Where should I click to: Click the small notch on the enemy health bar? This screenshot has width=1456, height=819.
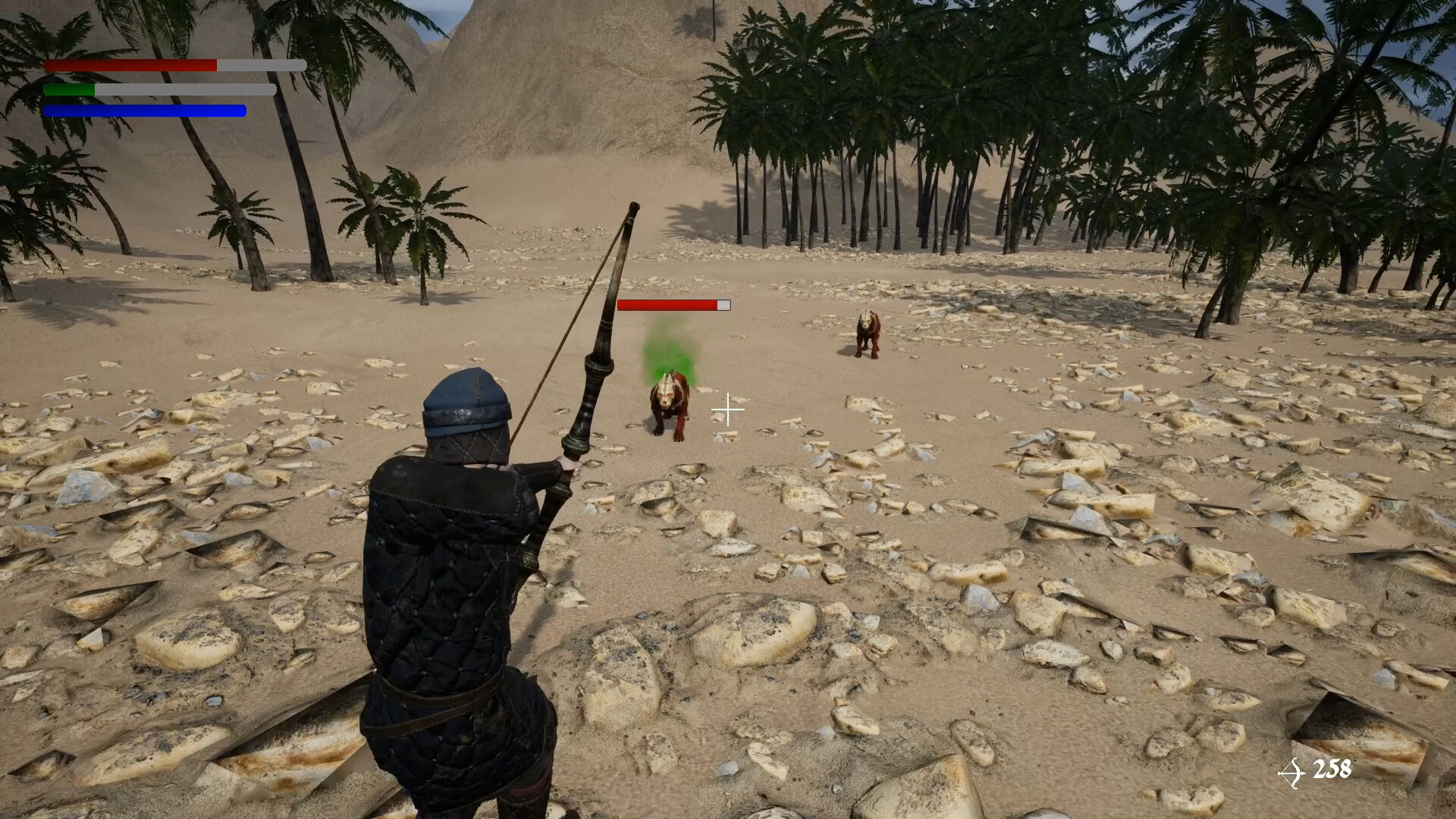tap(722, 305)
